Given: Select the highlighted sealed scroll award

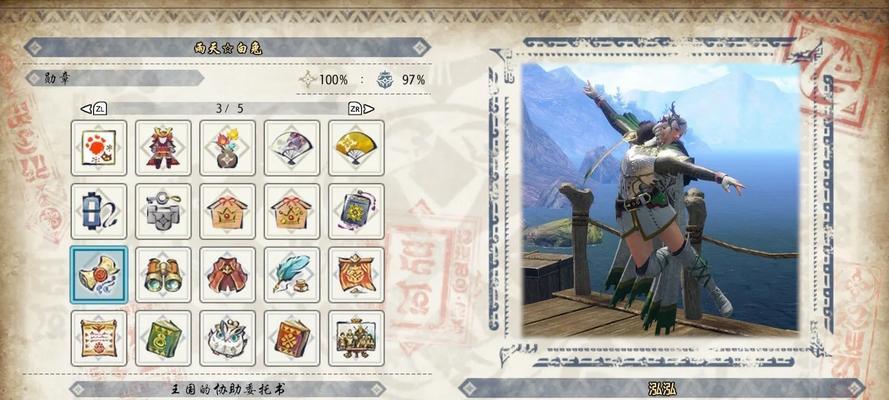Looking at the screenshot, I should click(x=99, y=274).
